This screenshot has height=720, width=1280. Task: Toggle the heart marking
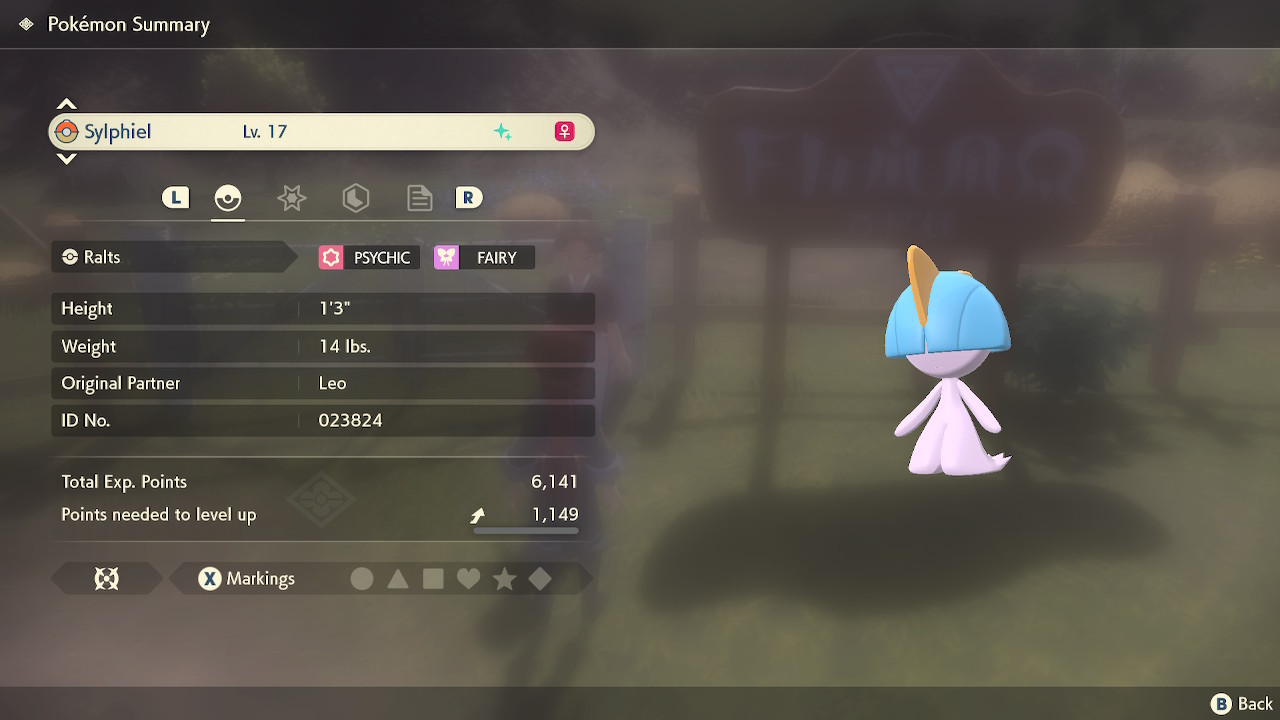coord(468,579)
